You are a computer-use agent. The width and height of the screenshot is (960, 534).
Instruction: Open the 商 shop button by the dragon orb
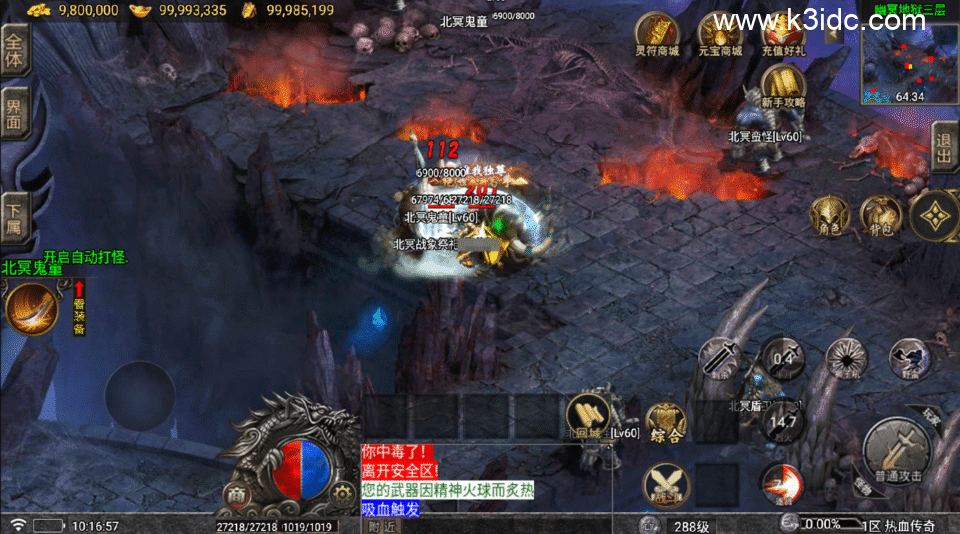click(x=236, y=495)
